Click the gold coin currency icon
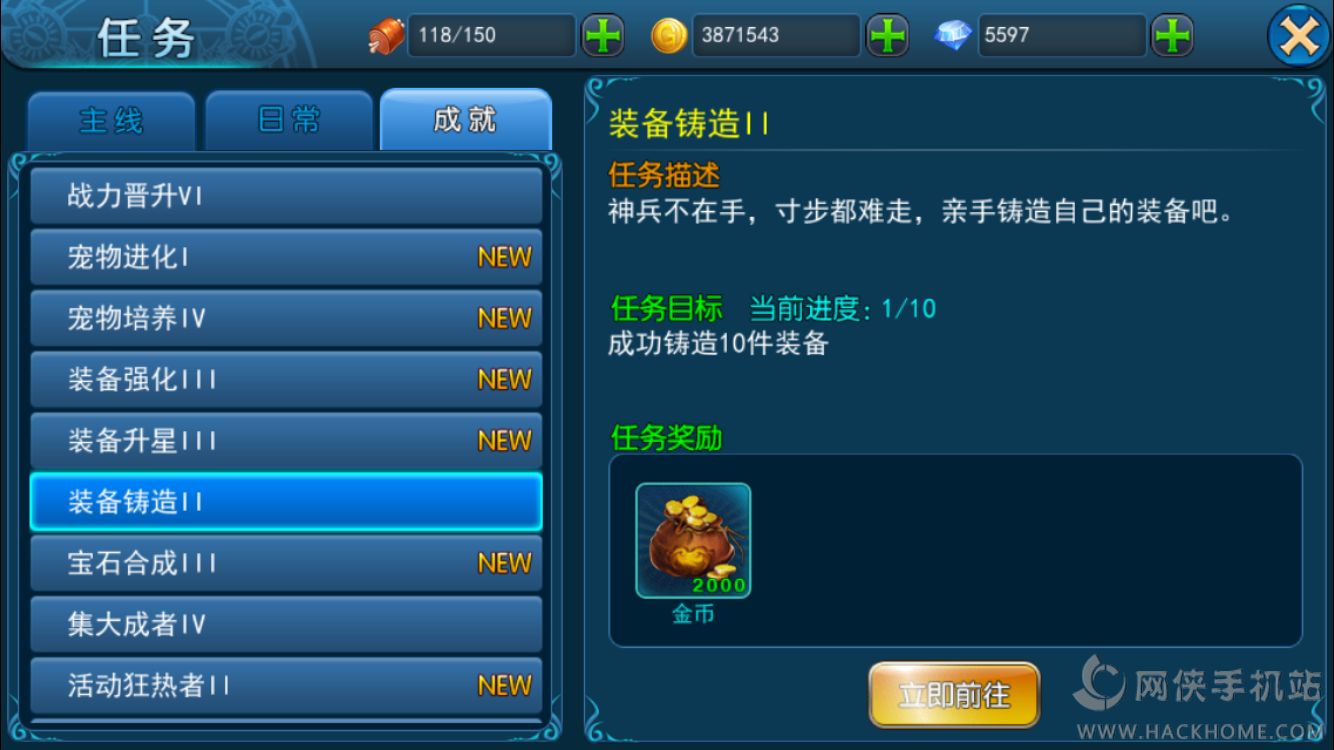This screenshot has width=1334, height=750. pos(668,35)
